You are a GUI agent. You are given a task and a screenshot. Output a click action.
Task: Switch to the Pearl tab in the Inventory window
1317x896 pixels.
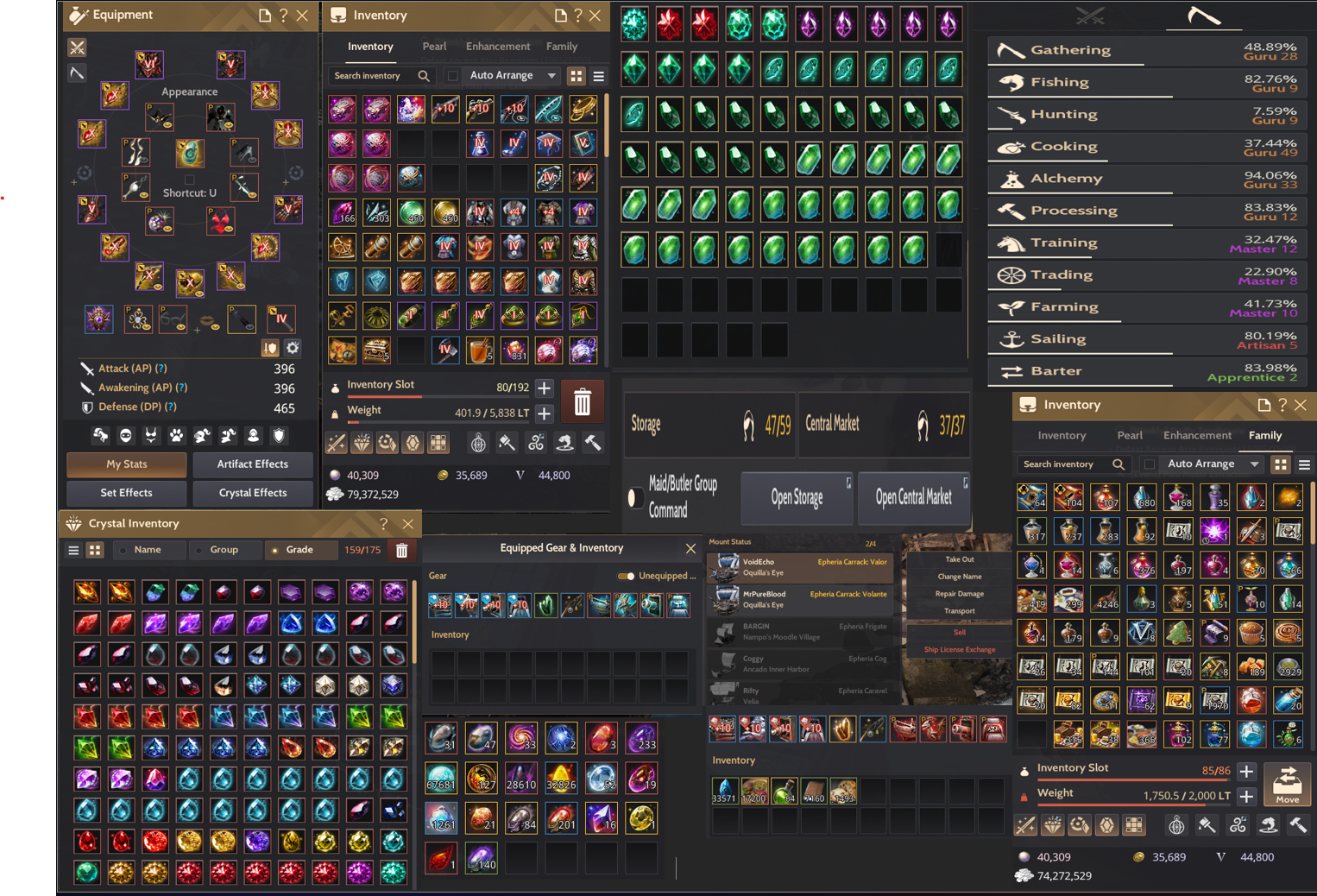click(x=434, y=46)
